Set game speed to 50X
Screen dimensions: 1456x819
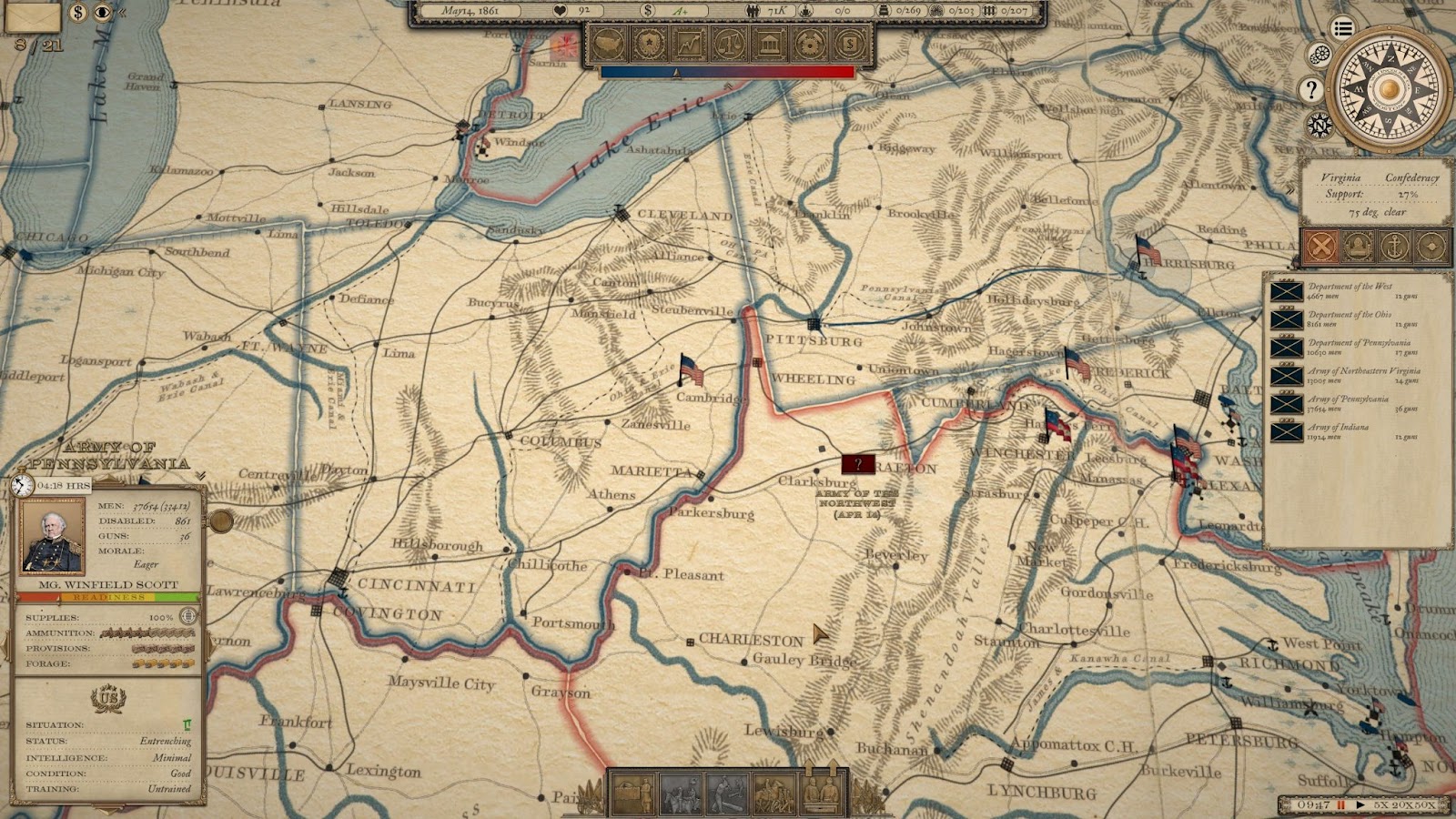click(x=1424, y=805)
